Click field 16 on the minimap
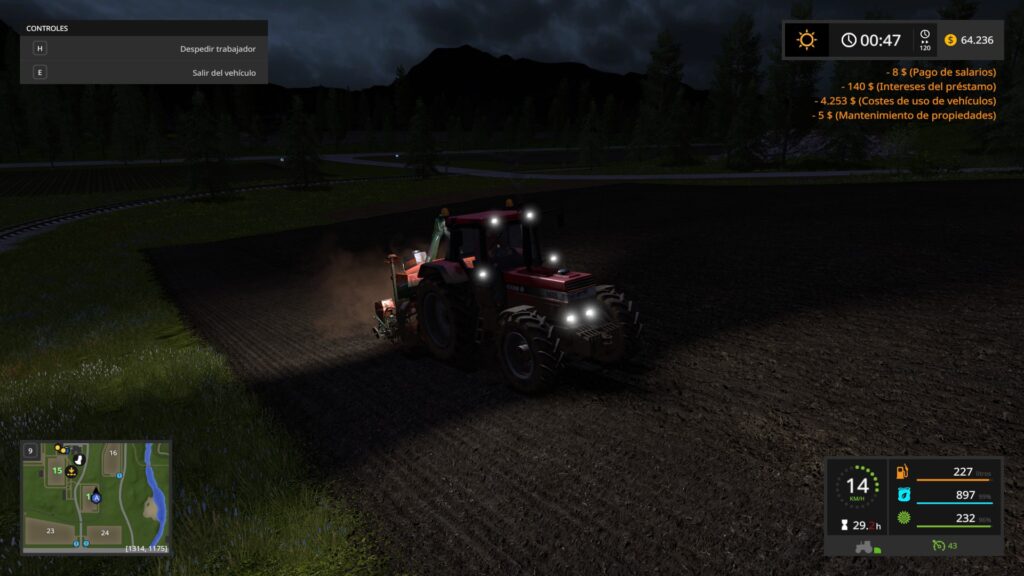Viewport: 1024px width, 576px height. point(113,453)
